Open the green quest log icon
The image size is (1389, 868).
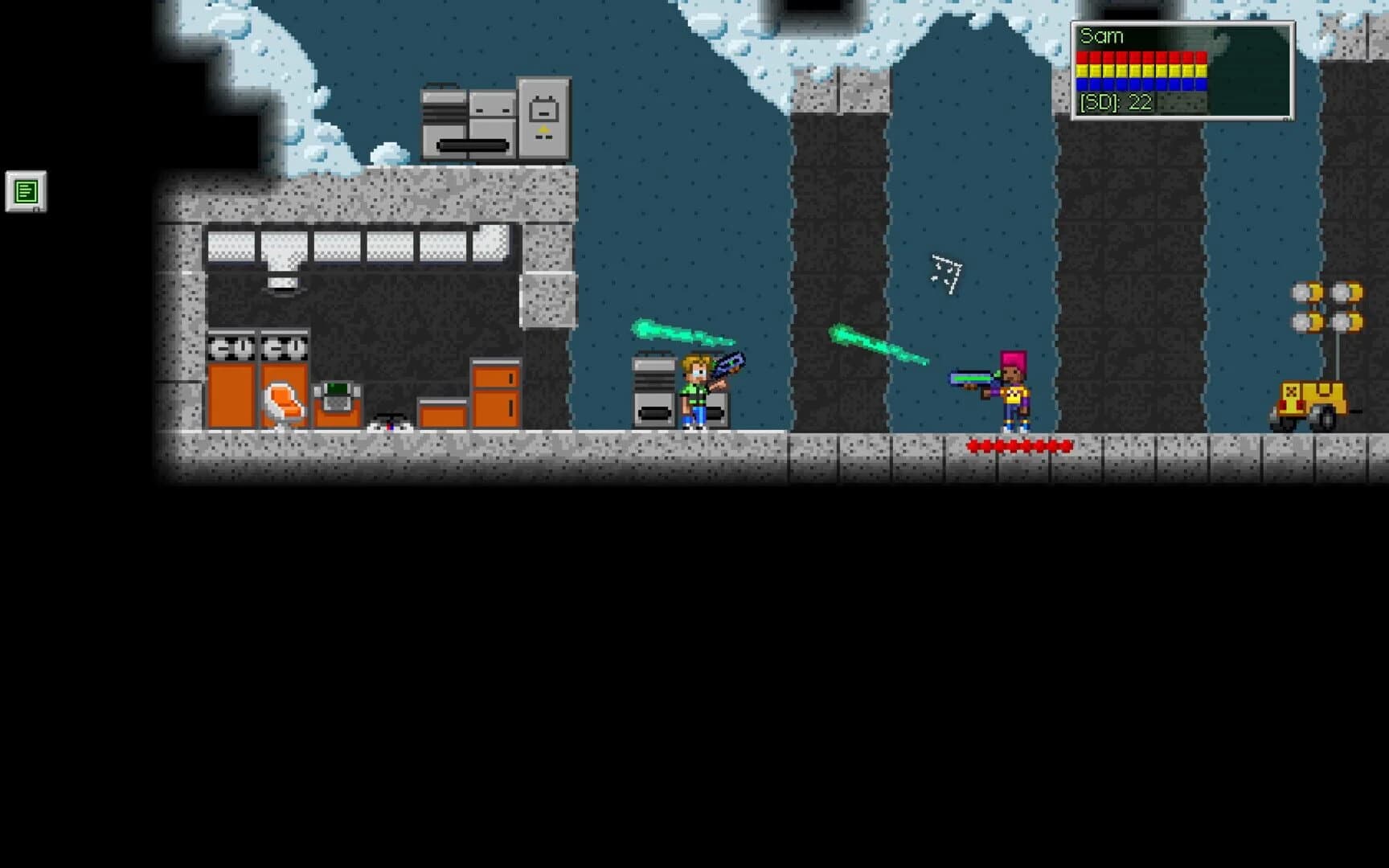[27, 192]
